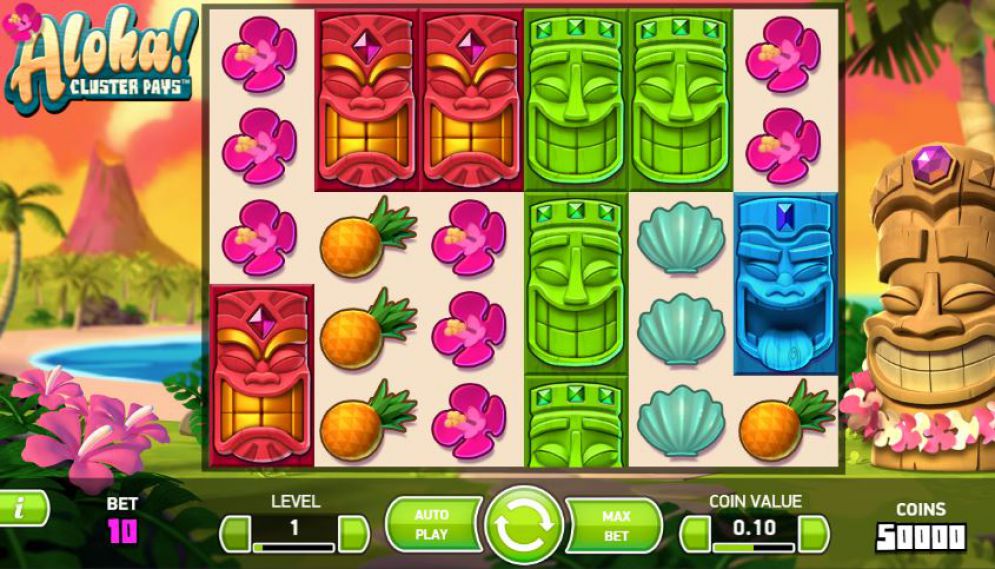Select Max Bet
Screen dimensions: 995x569
(x=616, y=525)
